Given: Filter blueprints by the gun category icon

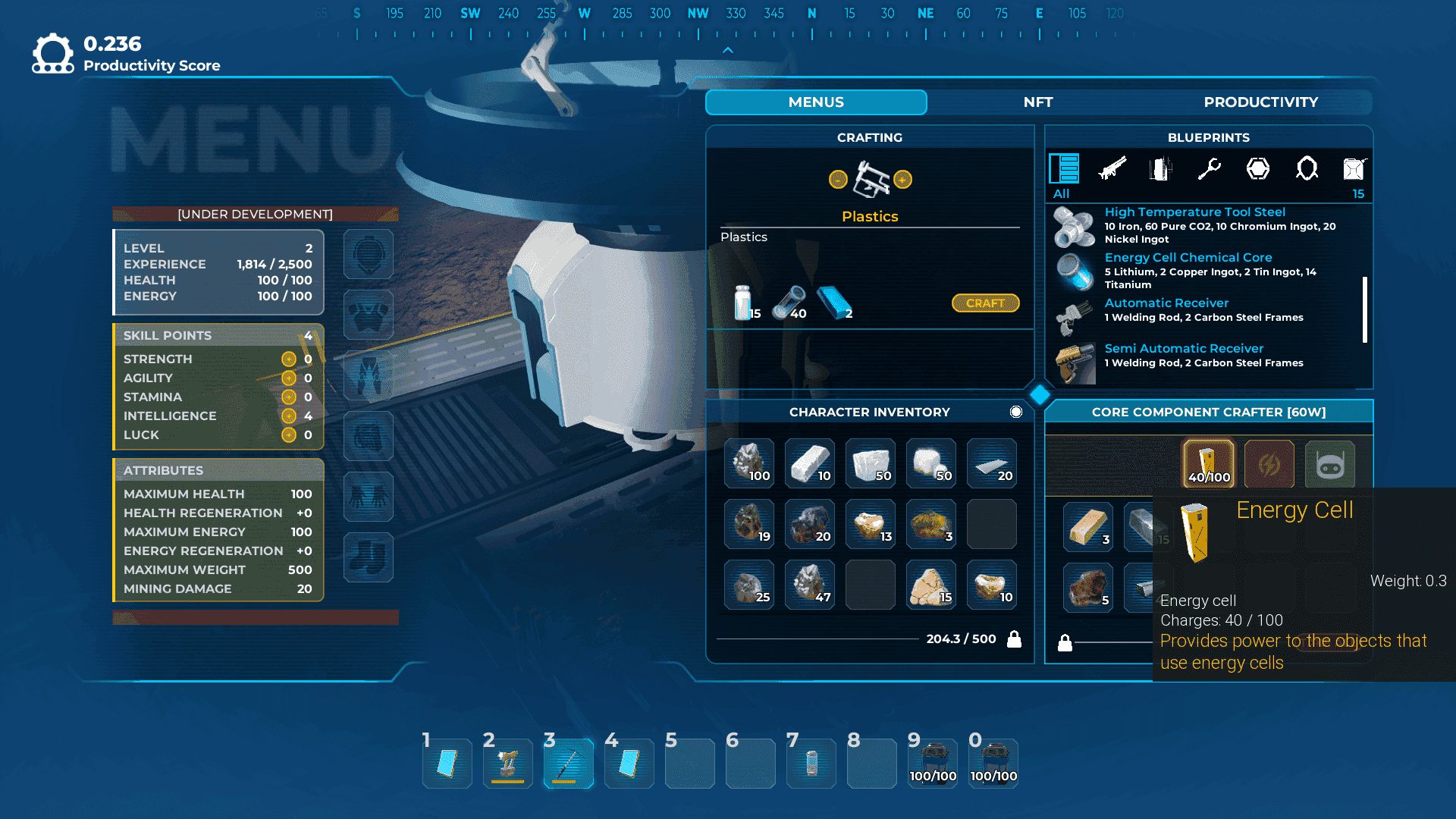Looking at the screenshot, I should pyautogui.click(x=1112, y=168).
